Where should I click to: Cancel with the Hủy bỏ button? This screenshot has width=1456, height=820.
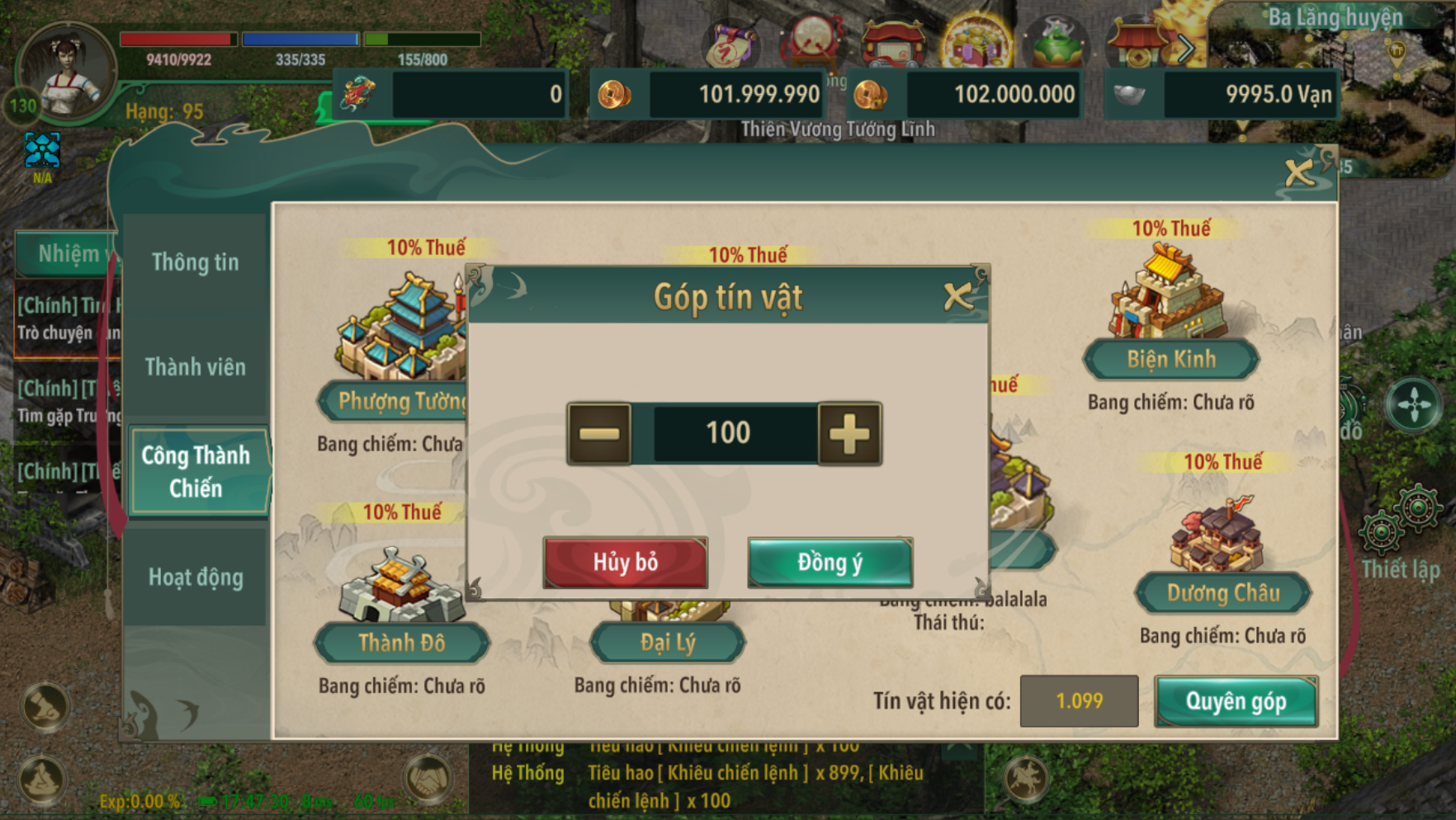[x=625, y=563]
